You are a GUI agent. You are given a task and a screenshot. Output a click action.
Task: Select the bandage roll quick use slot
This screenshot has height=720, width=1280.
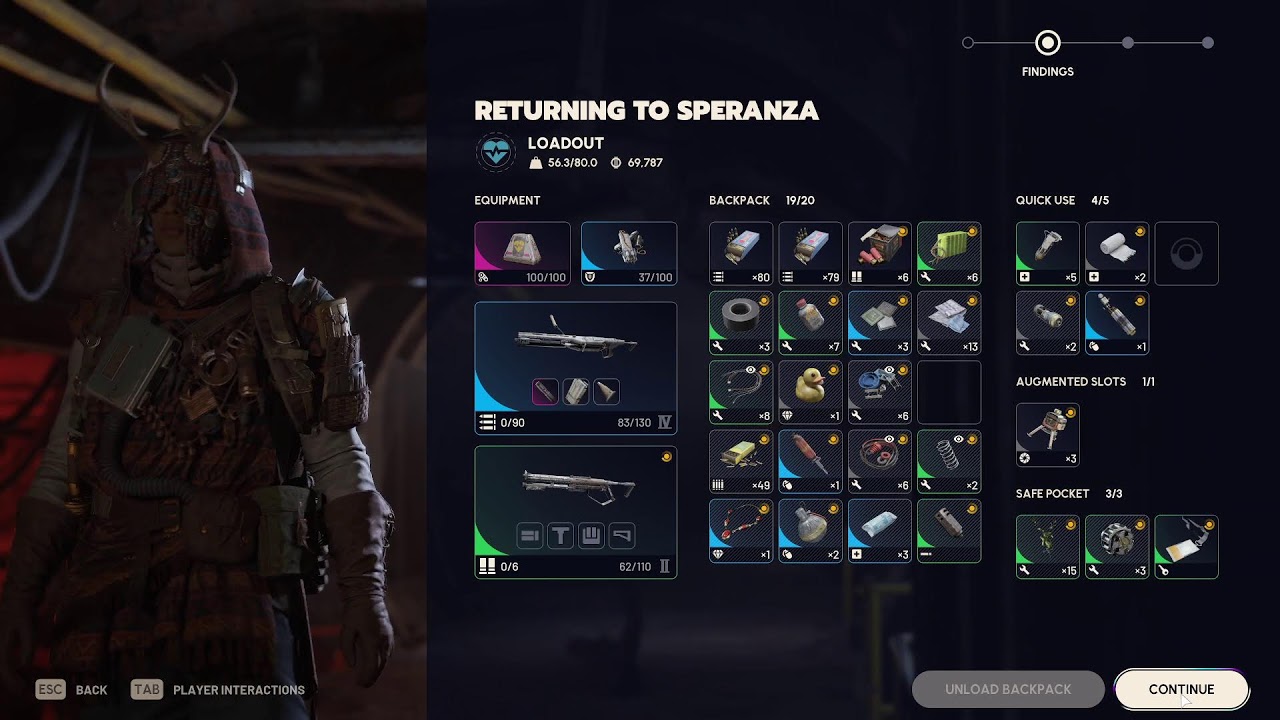coord(1117,254)
